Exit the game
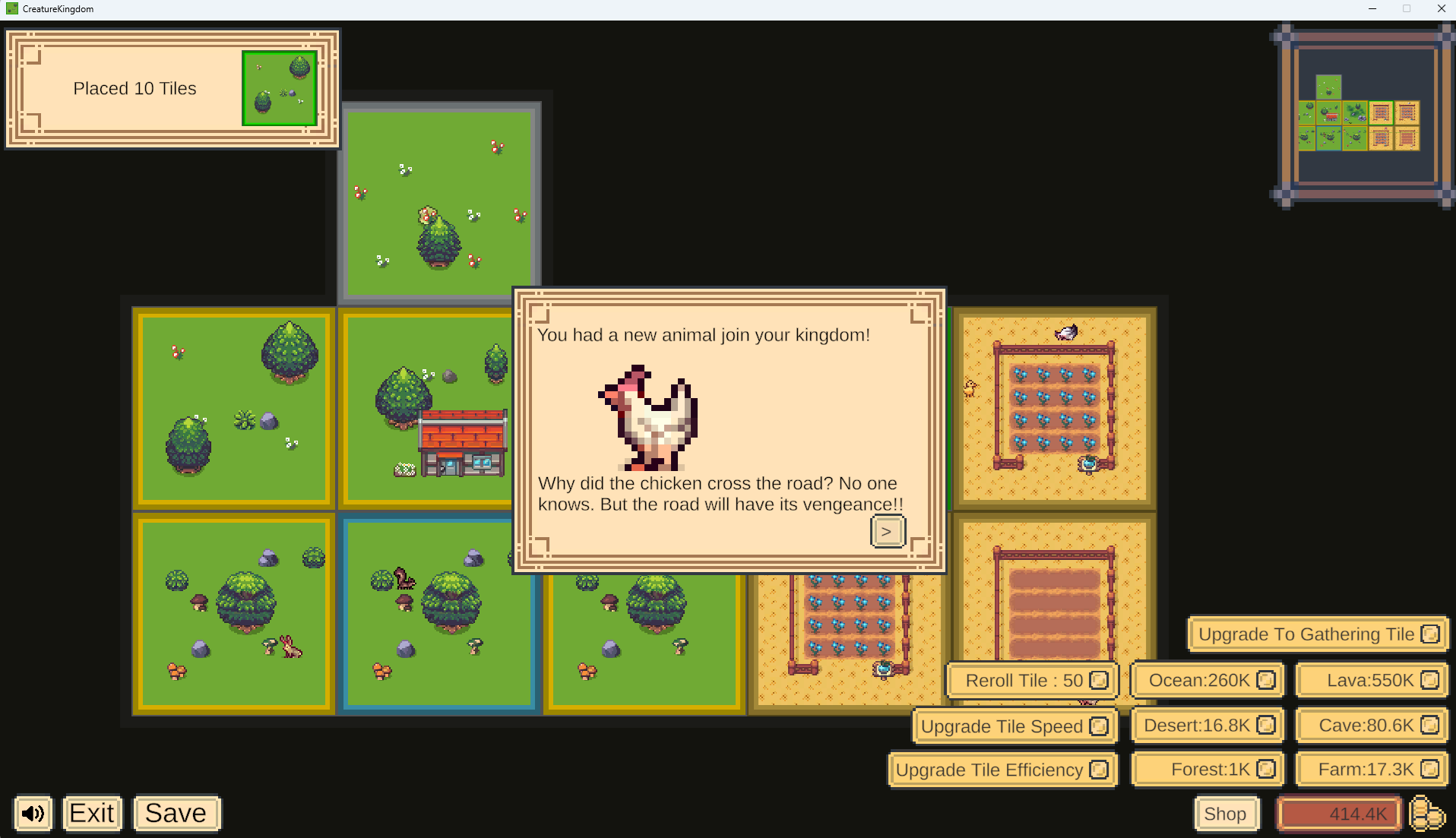 point(92,813)
